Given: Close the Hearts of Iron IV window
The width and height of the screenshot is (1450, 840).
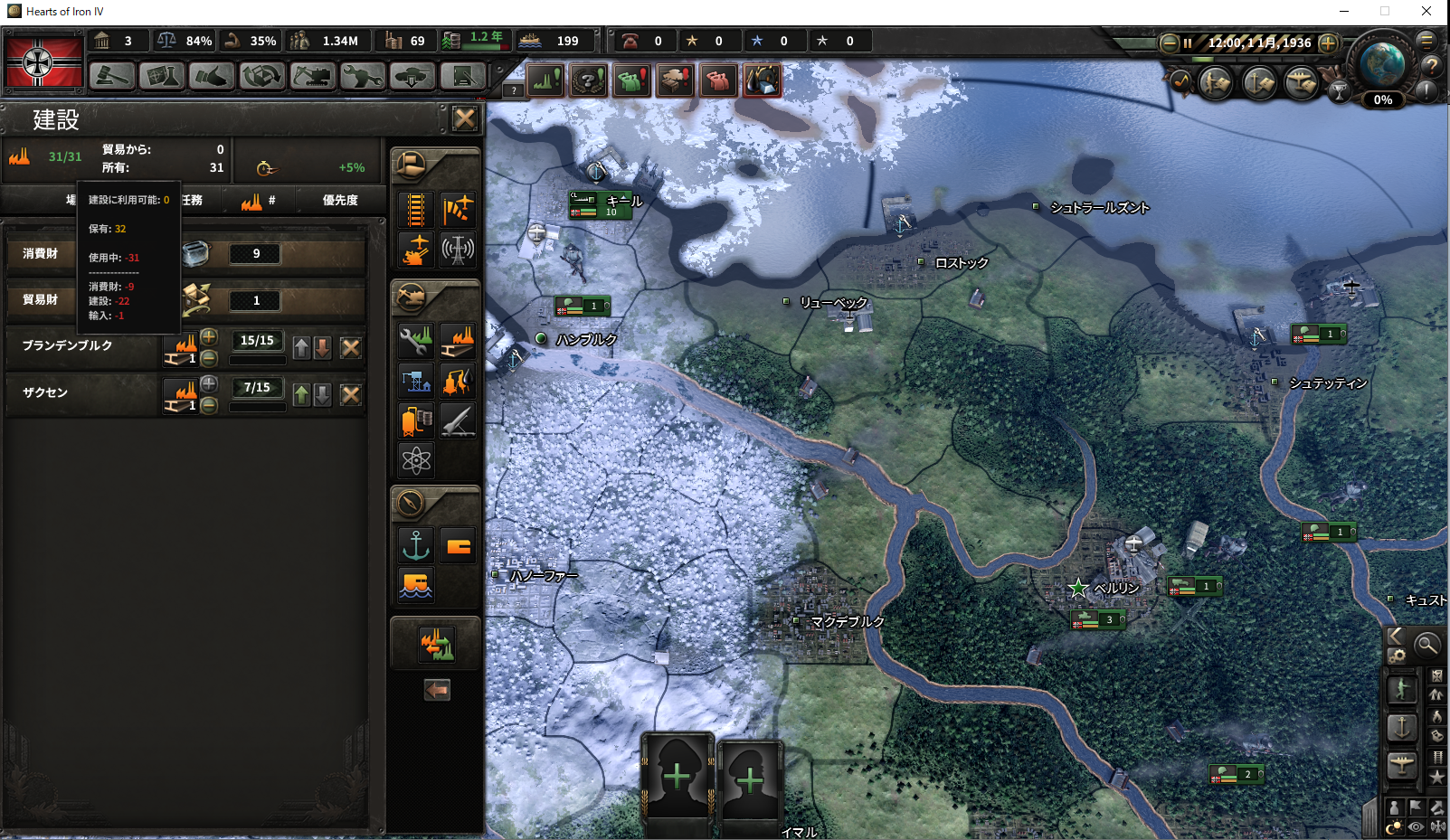Looking at the screenshot, I should coord(1426,12).
